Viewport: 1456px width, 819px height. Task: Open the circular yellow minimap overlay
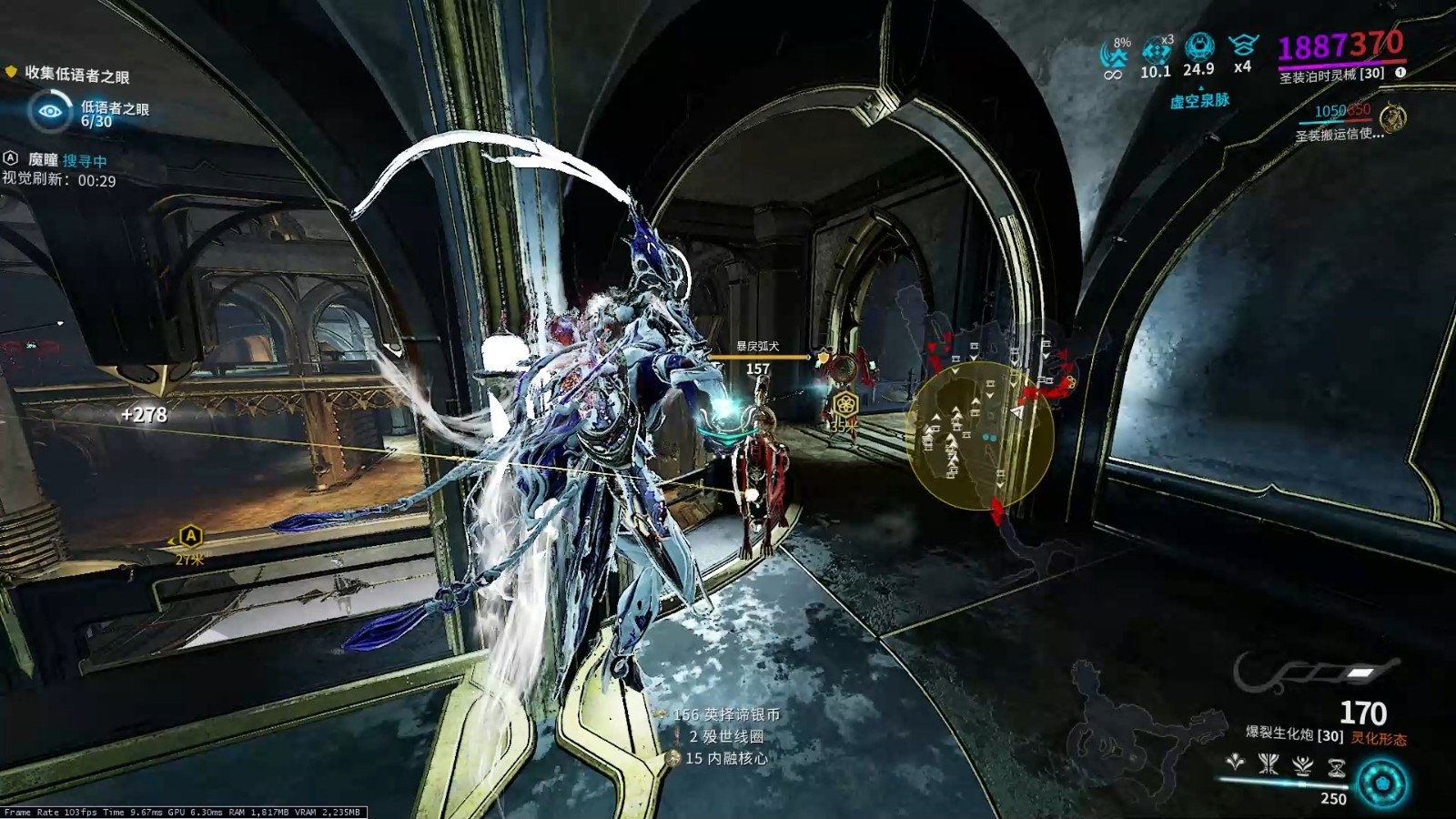[981, 435]
